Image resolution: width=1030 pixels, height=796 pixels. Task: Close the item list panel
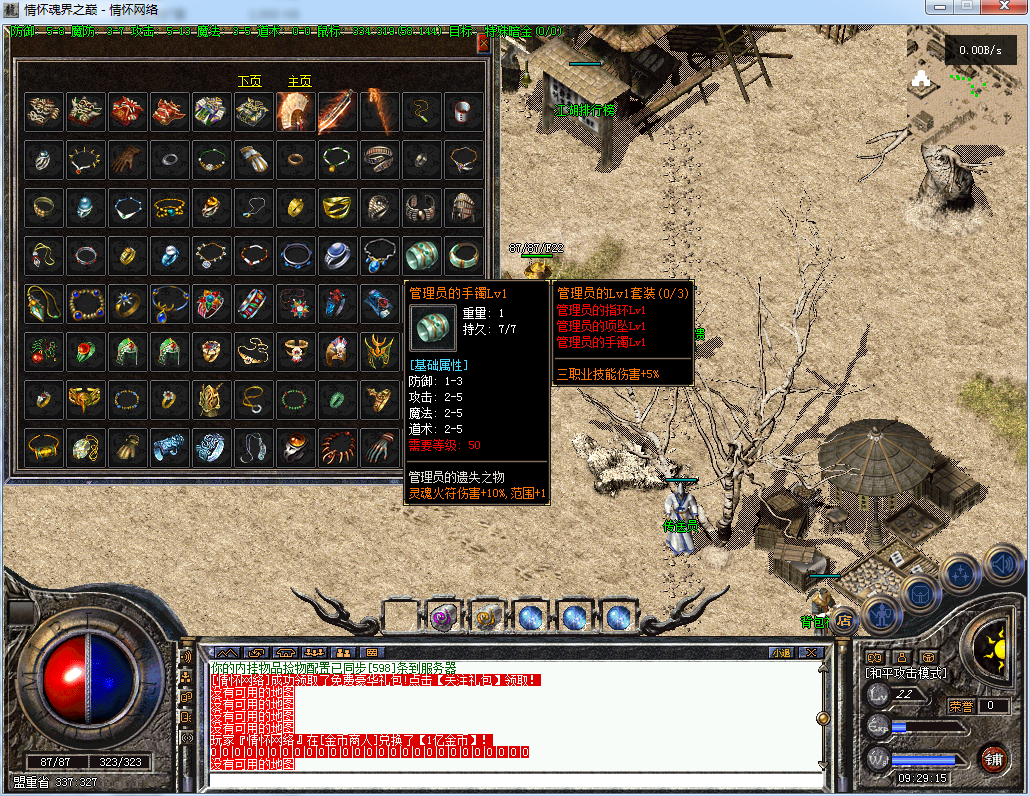(483, 44)
